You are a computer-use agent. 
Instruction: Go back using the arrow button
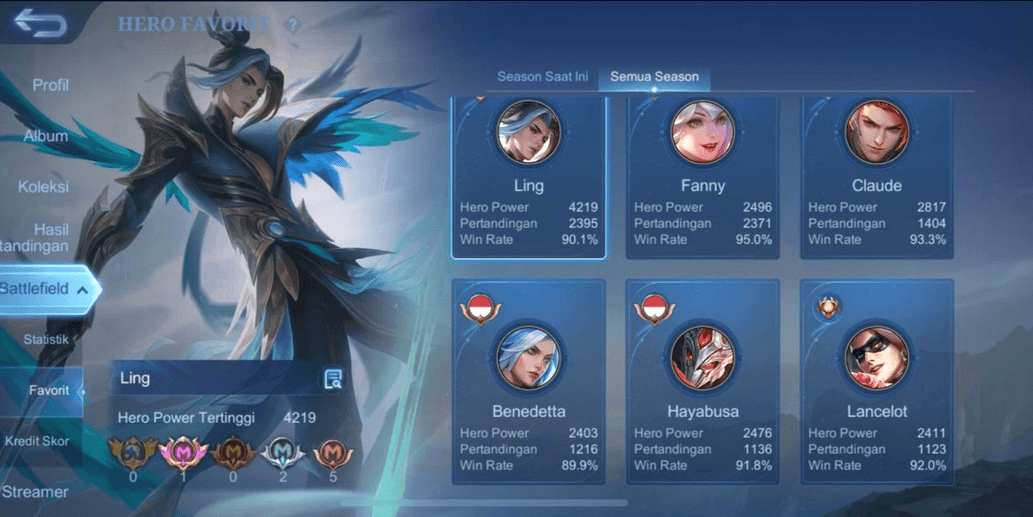click(x=40, y=23)
